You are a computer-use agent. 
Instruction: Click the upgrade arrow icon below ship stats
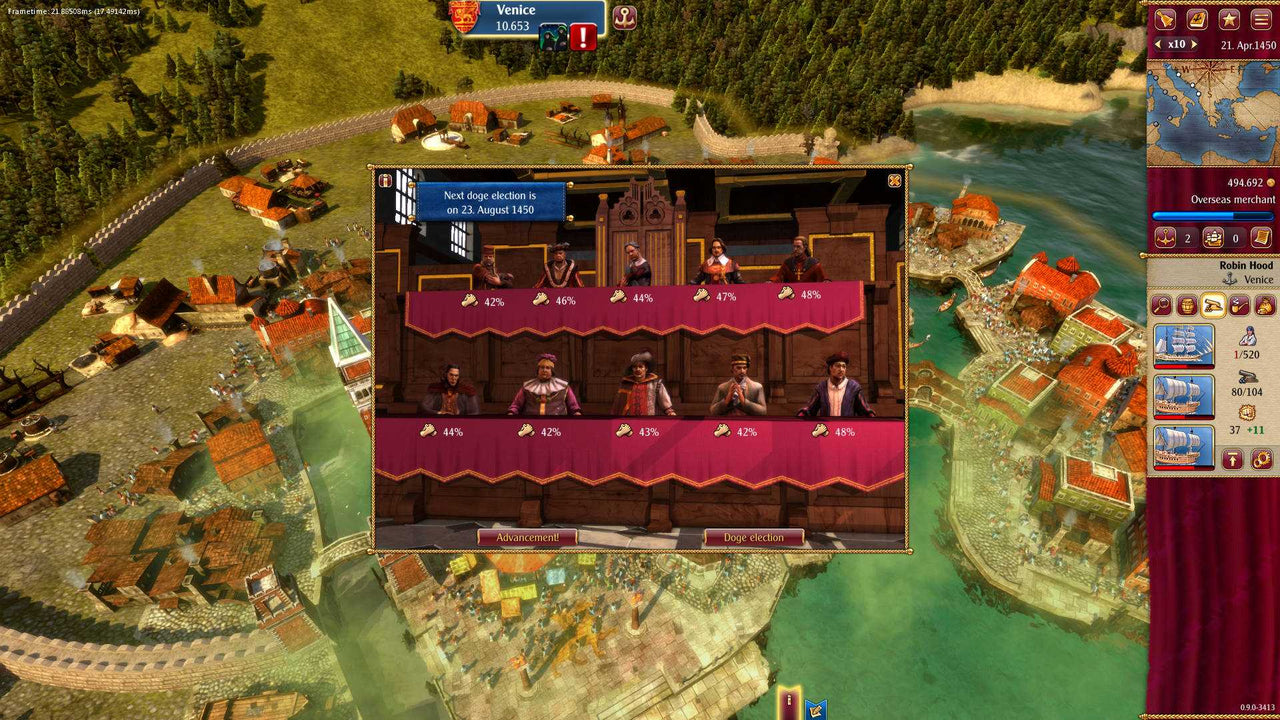coord(1234,459)
